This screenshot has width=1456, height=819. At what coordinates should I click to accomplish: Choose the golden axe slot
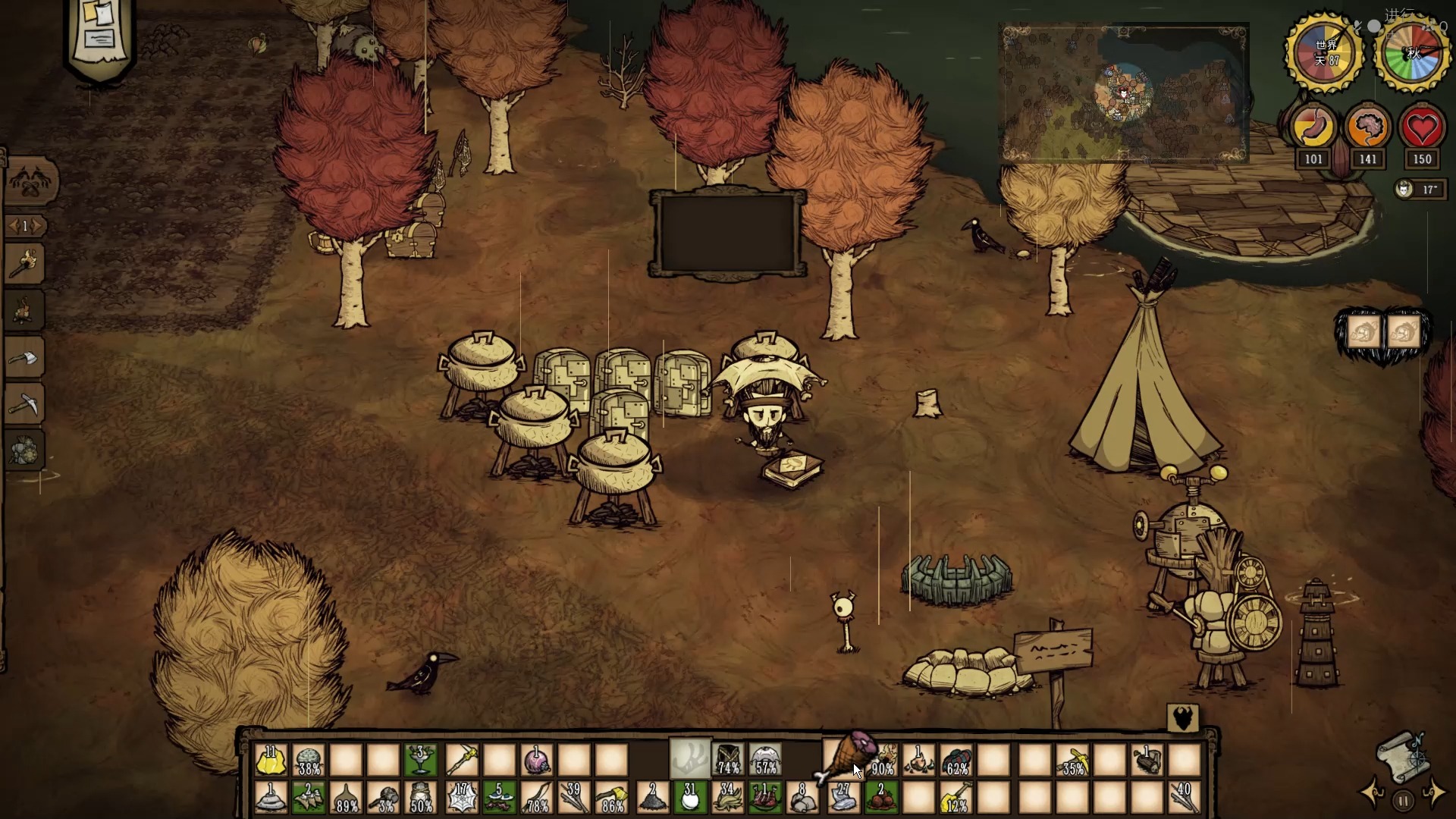point(613,798)
